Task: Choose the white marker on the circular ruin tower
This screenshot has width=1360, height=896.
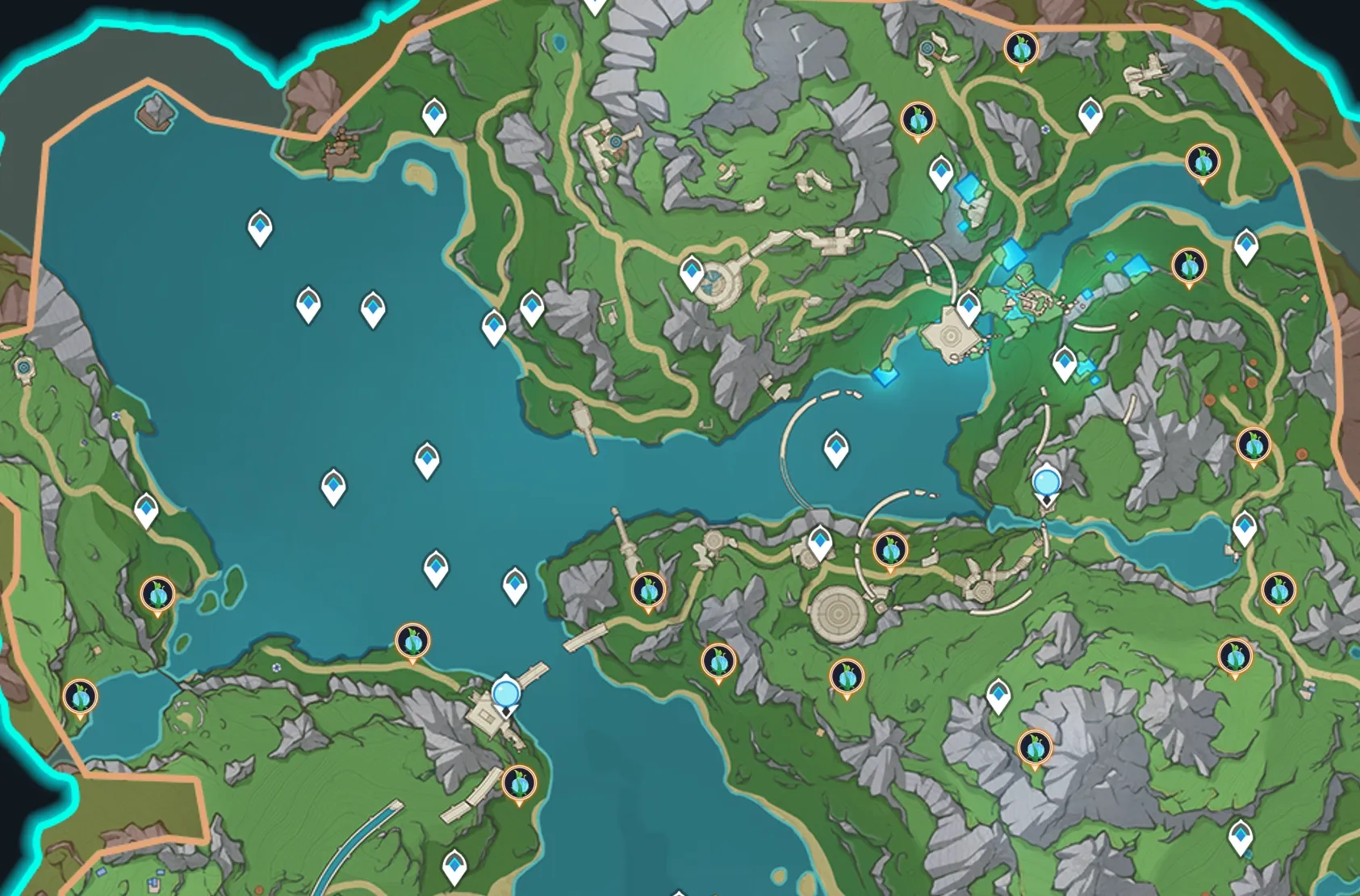Action: [x=692, y=274]
